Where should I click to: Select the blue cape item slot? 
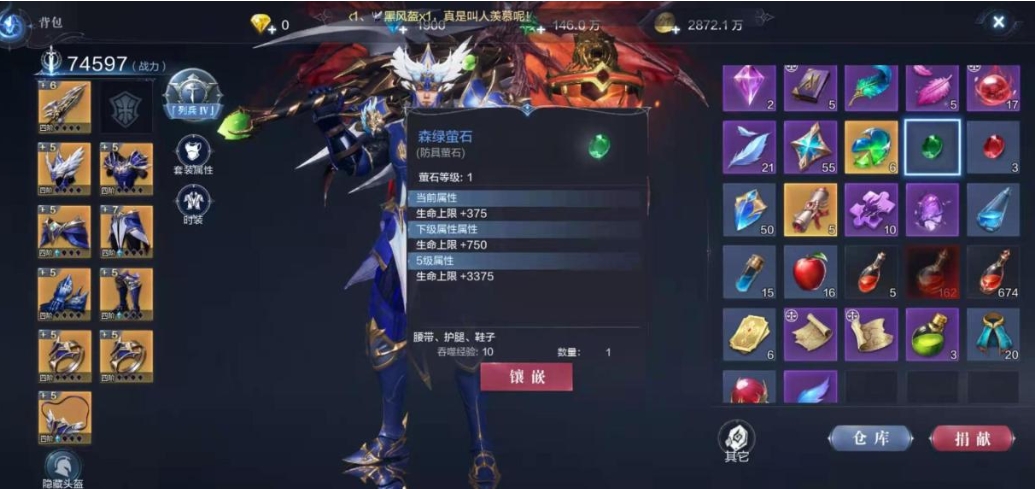point(992,334)
